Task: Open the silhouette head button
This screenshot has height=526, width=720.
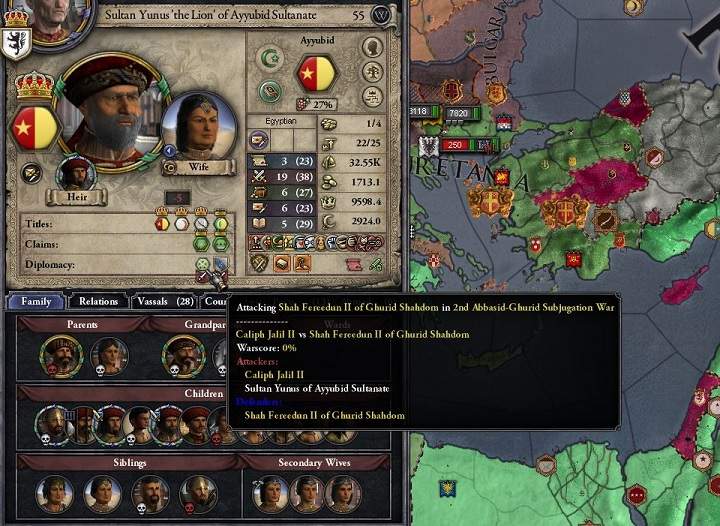Action: point(372,47)
